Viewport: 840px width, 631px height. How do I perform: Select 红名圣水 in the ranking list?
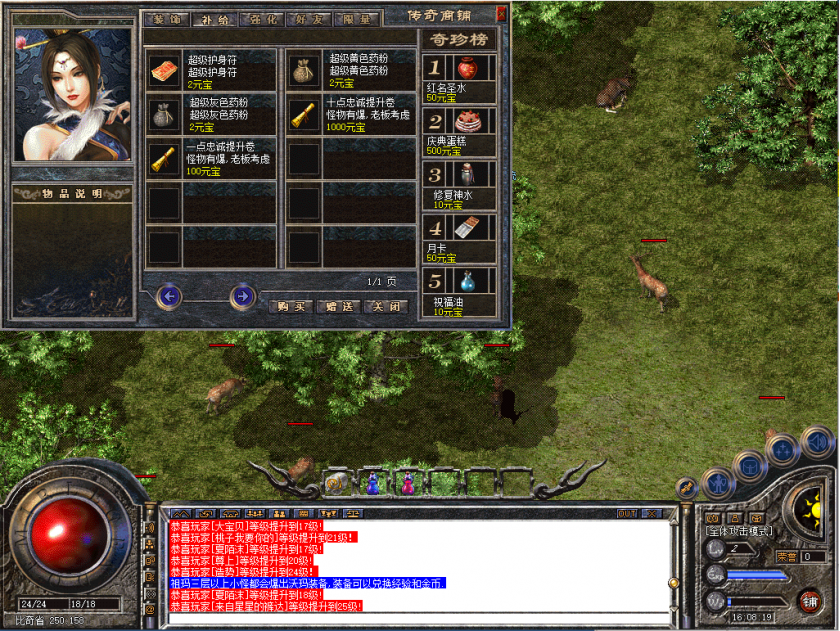point(467,69)
